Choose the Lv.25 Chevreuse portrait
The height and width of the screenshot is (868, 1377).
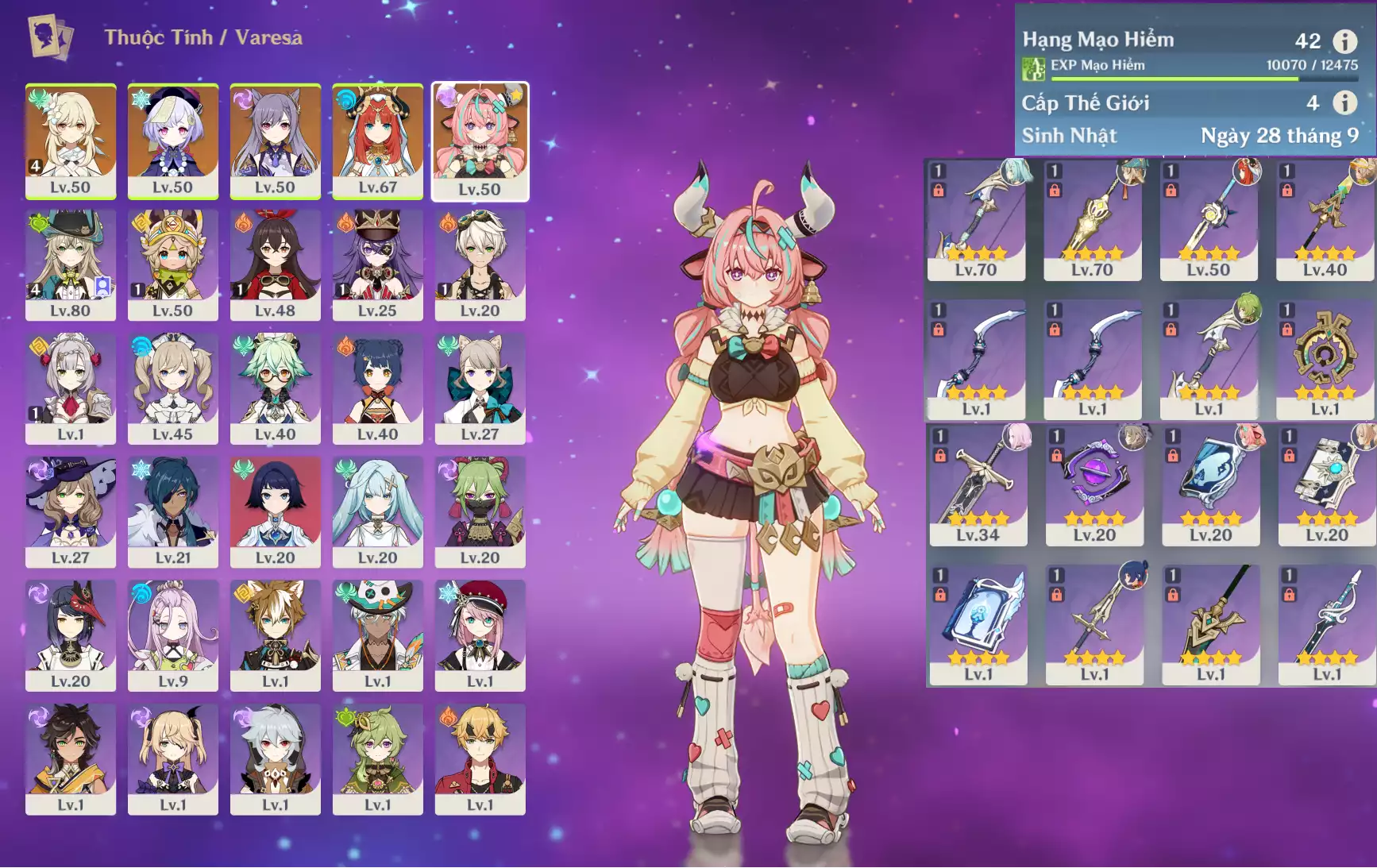377,264
